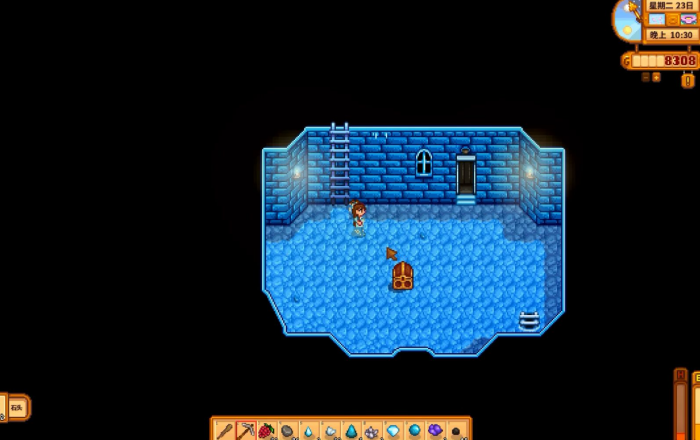
Task: Choose the purple ore hotbar slot
Action: tap(435, 431)
